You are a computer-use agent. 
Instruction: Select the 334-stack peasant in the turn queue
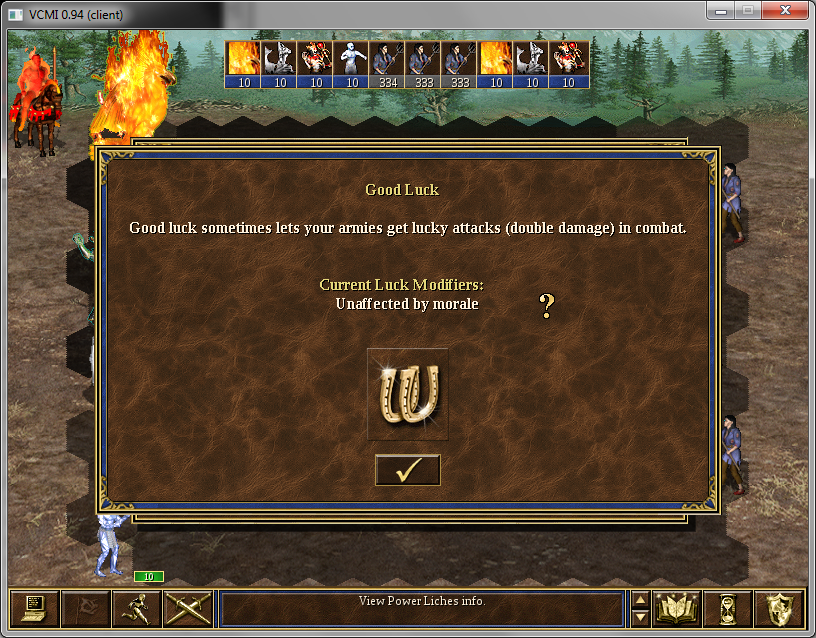tap(387, 64)
